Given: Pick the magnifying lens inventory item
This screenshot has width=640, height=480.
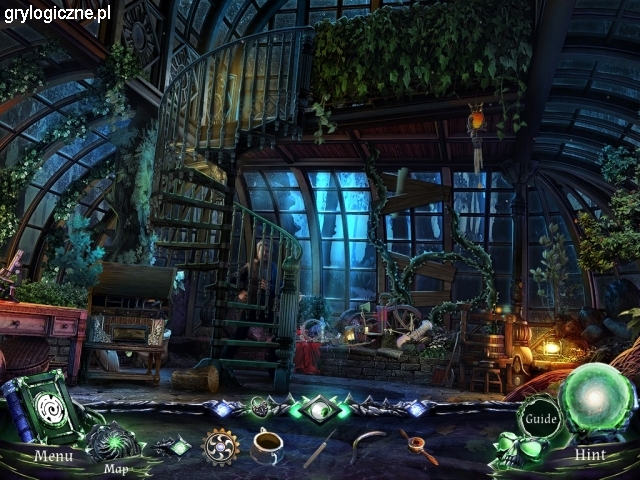Looking at the screenshot, I should pos(421,446).
